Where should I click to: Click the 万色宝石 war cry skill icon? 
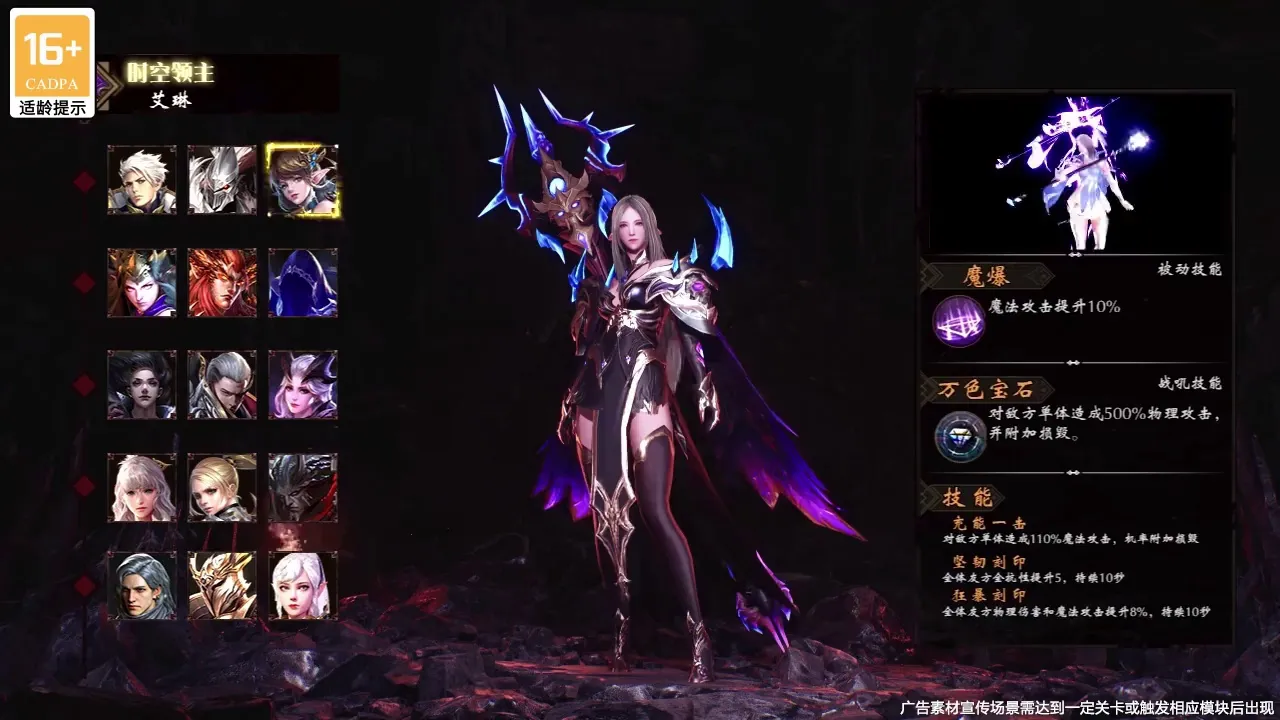958,437
